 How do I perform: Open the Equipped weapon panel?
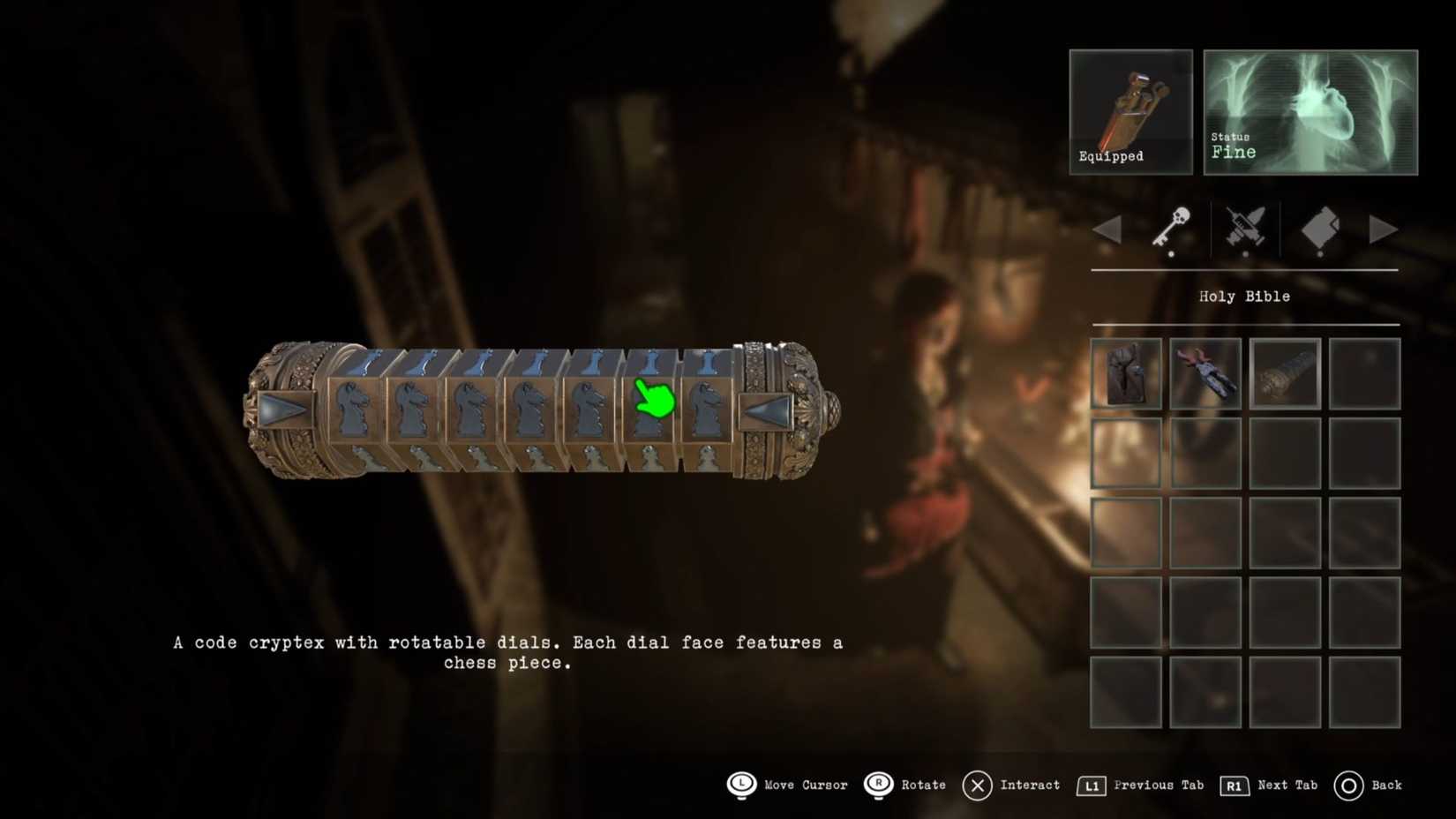(x=1130, y=111)
